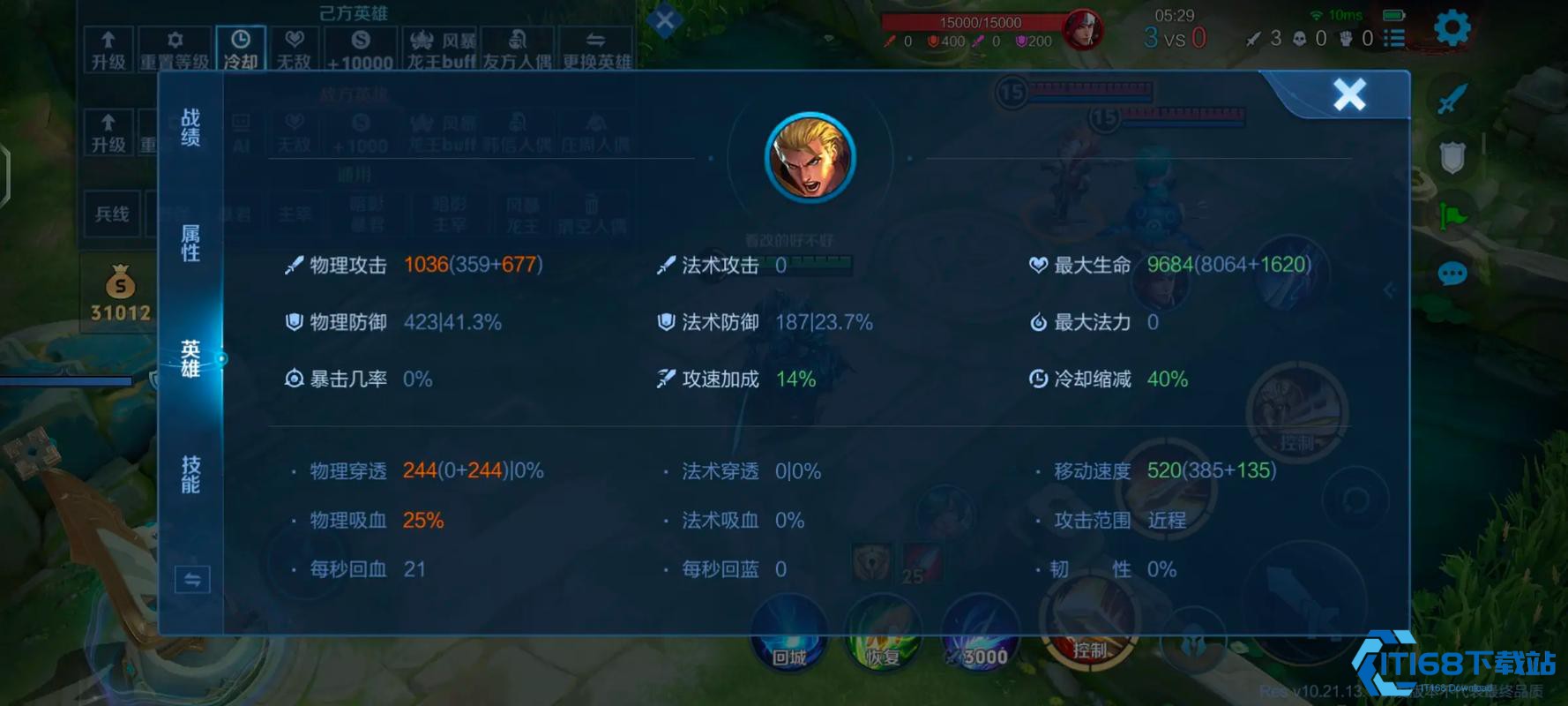Switch to the 技能 tab
Image resolution: width=1568 pixels, height=706 pixels.
click(190, 474)
